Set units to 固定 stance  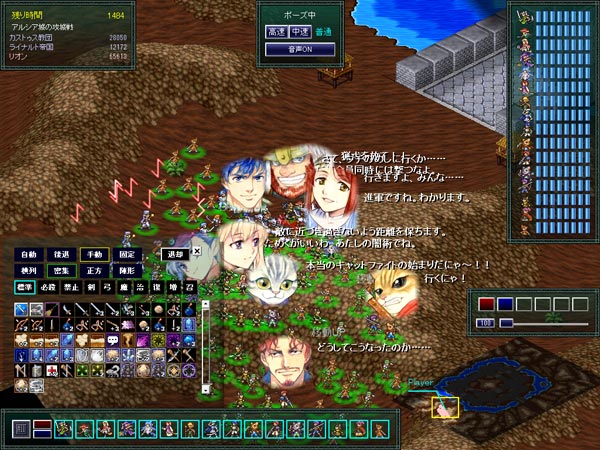(x=128, y=254)
